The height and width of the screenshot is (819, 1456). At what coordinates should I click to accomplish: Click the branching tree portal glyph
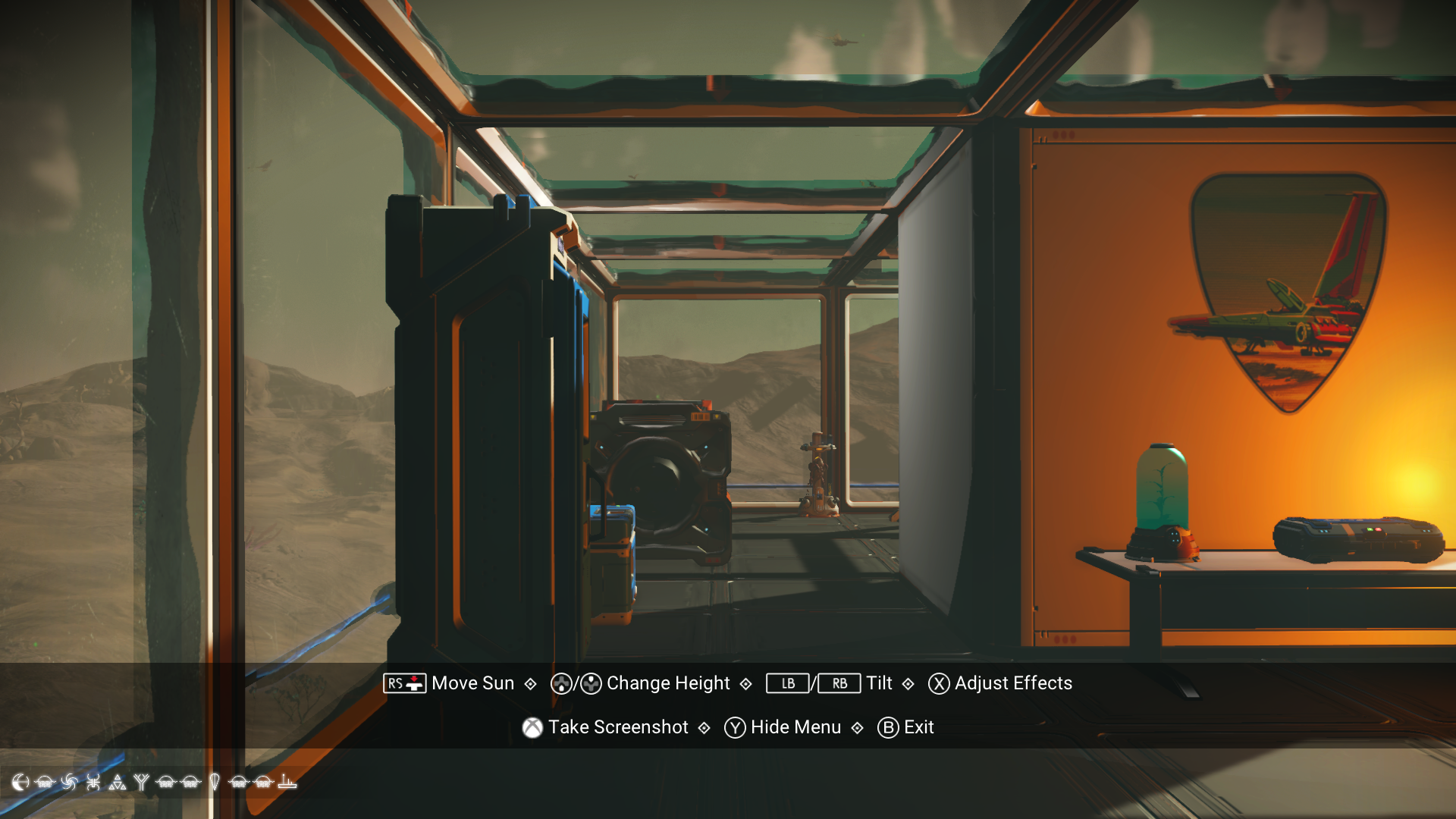click(x=142, y=783)
